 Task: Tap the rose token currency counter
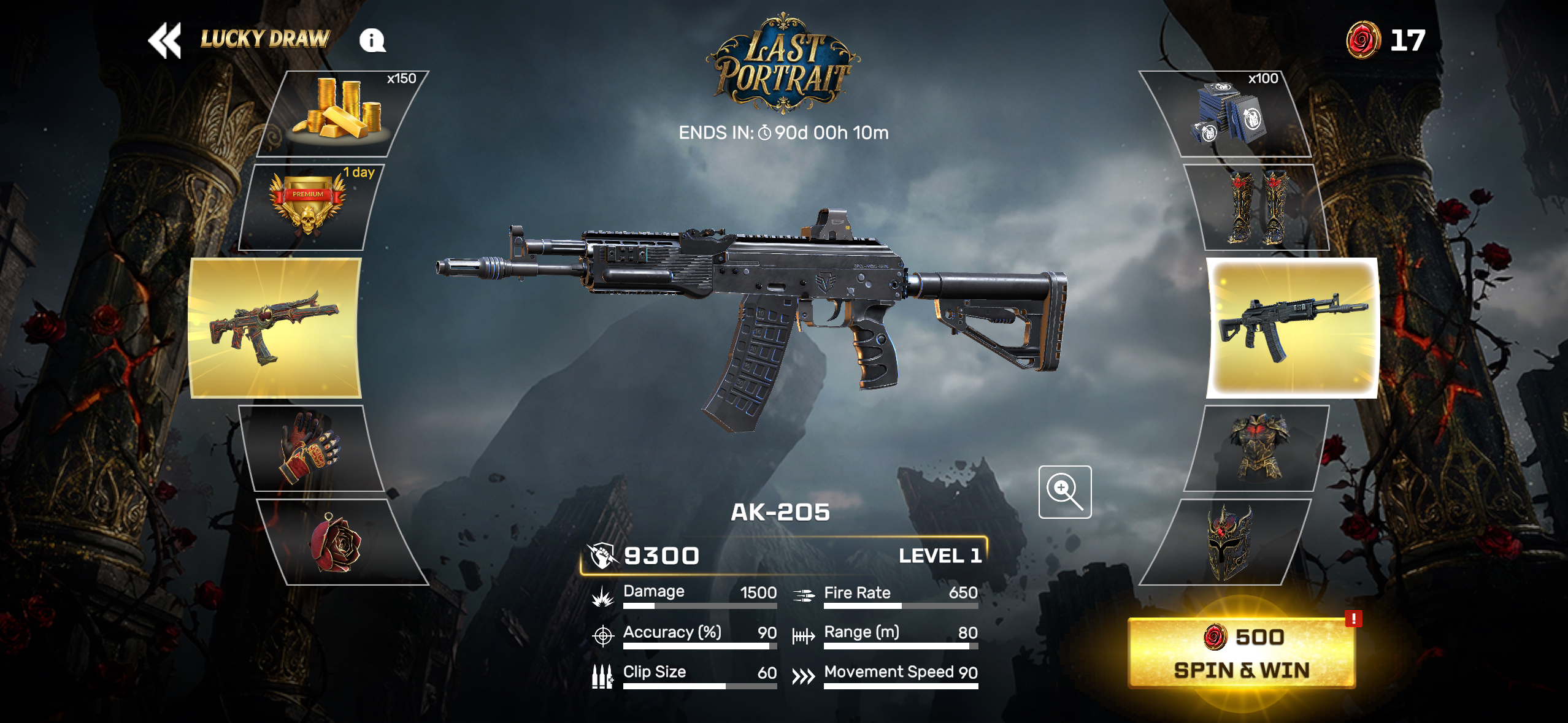(1385, 40)
